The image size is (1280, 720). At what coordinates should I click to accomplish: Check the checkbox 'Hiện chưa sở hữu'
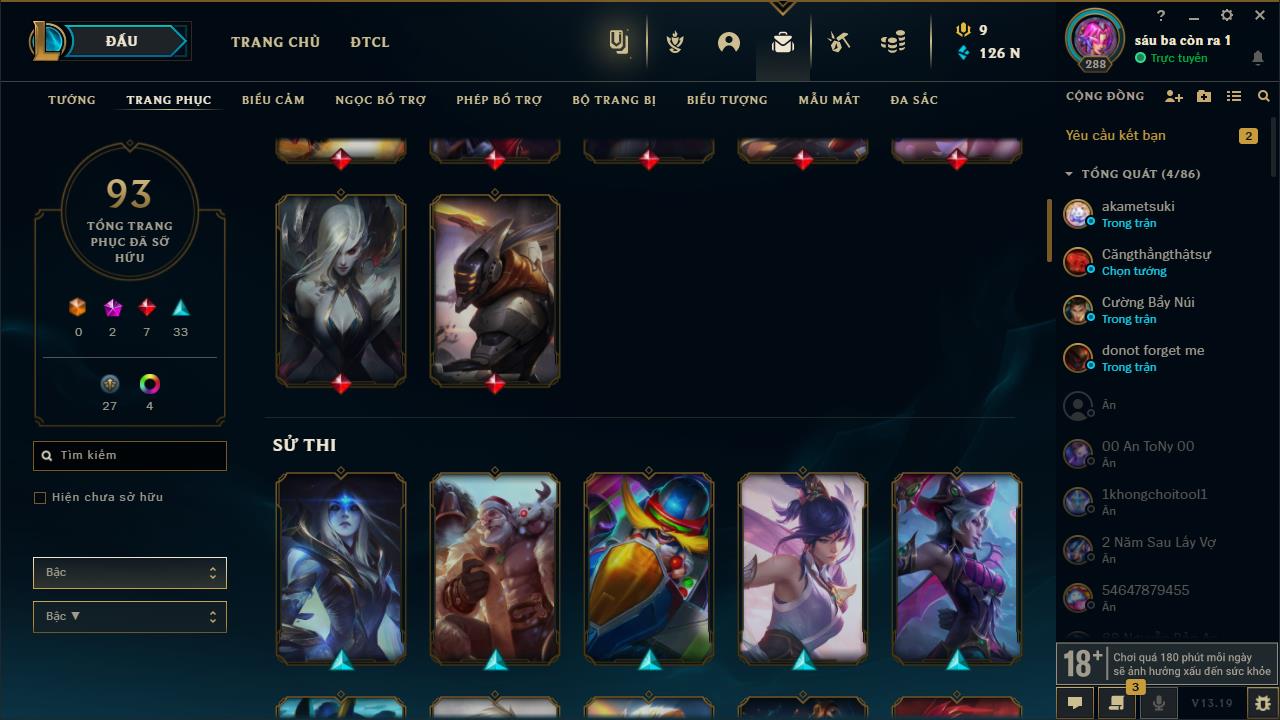point(40,497)
